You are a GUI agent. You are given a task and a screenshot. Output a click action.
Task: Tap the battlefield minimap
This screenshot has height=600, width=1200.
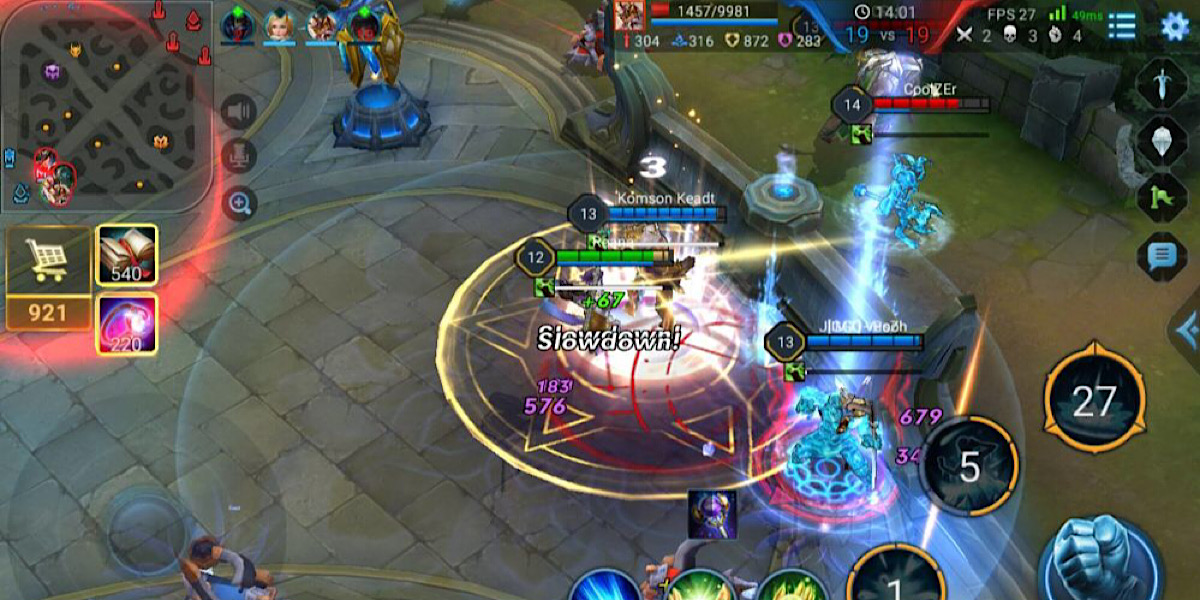(x=104, y=105)
